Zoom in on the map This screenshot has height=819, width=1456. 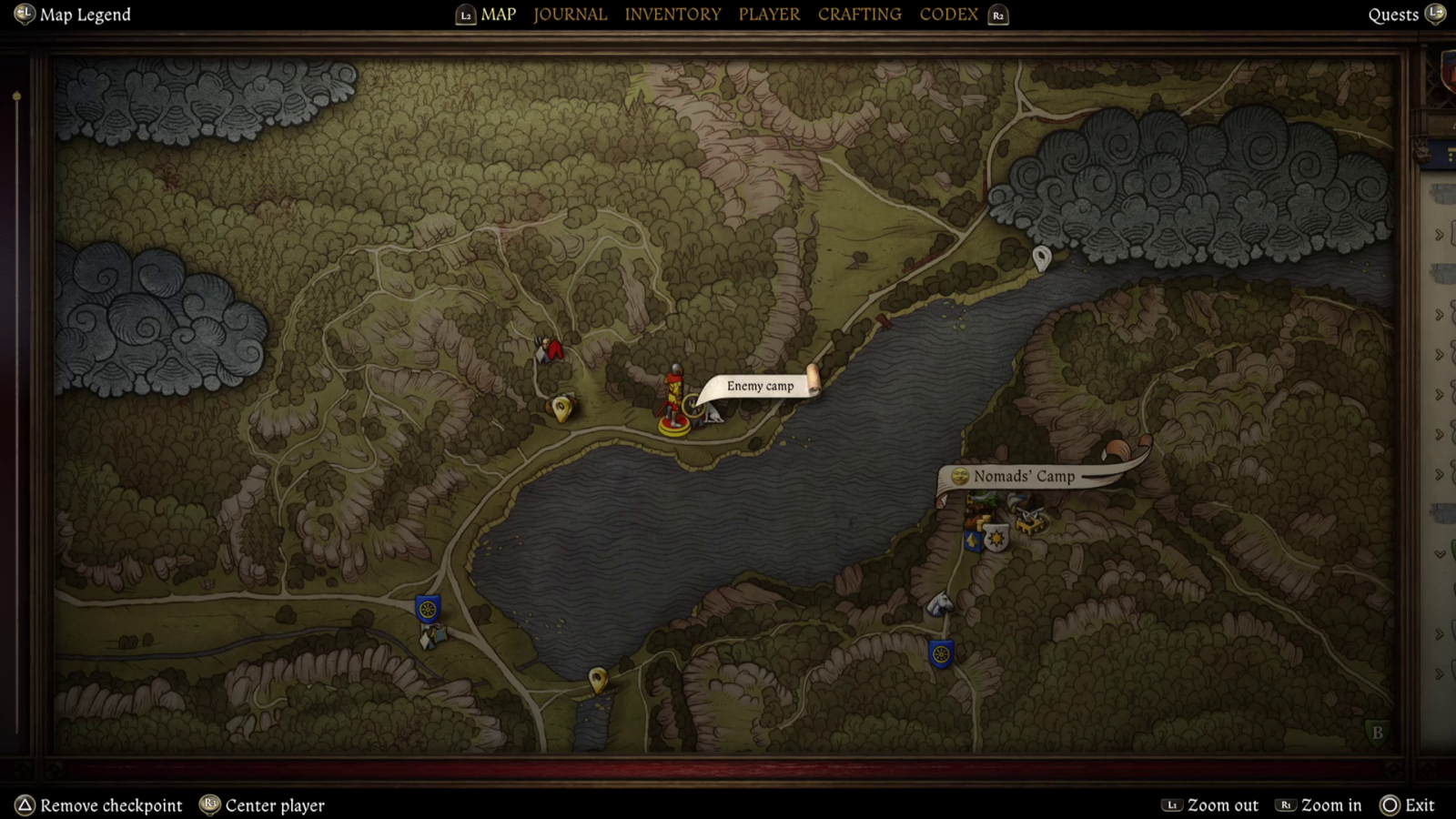click(x=1330, y=805)
